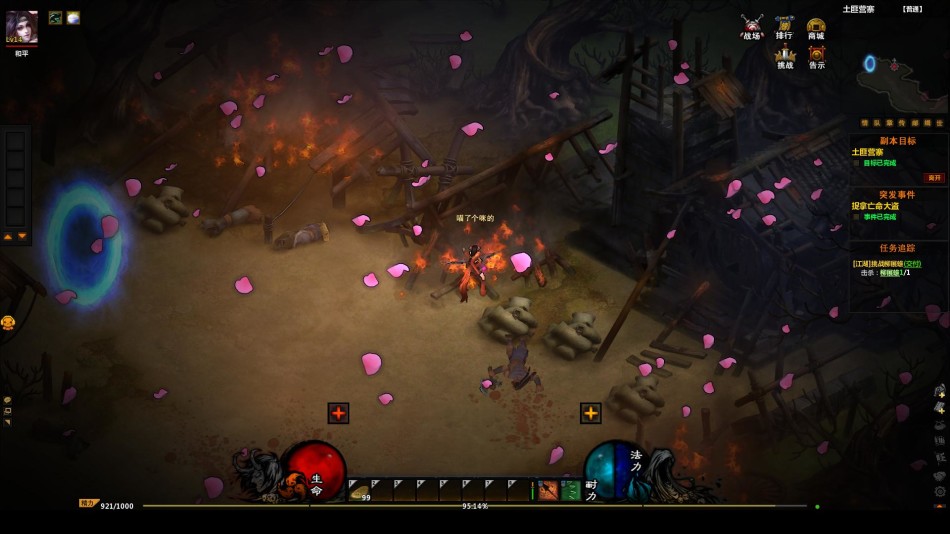Click the 和平 peace mode label
950x534 pixels.
coord(22,54)
